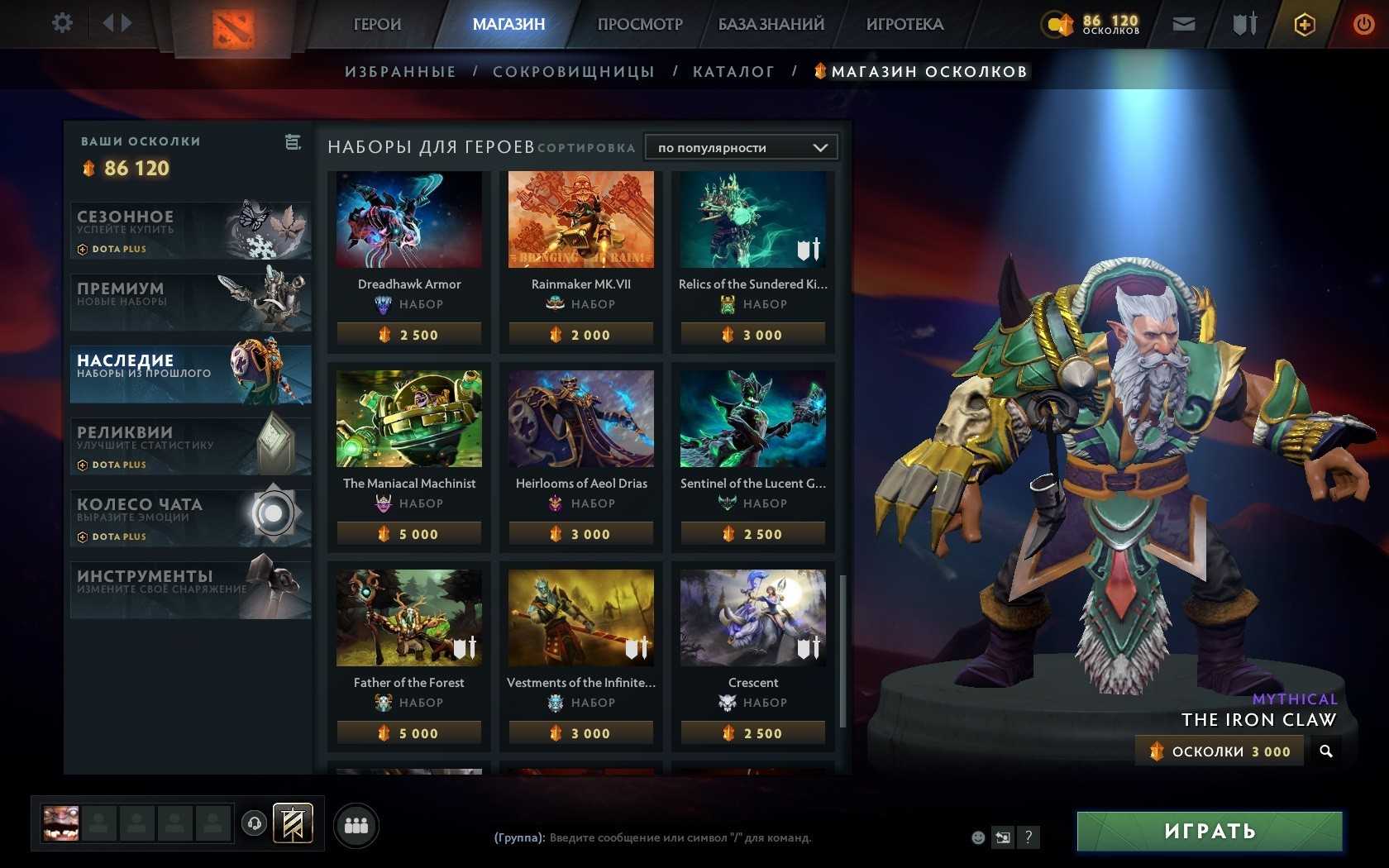
Task: Open the sorting dropdown по популярности
Action: tap(741, 147)
